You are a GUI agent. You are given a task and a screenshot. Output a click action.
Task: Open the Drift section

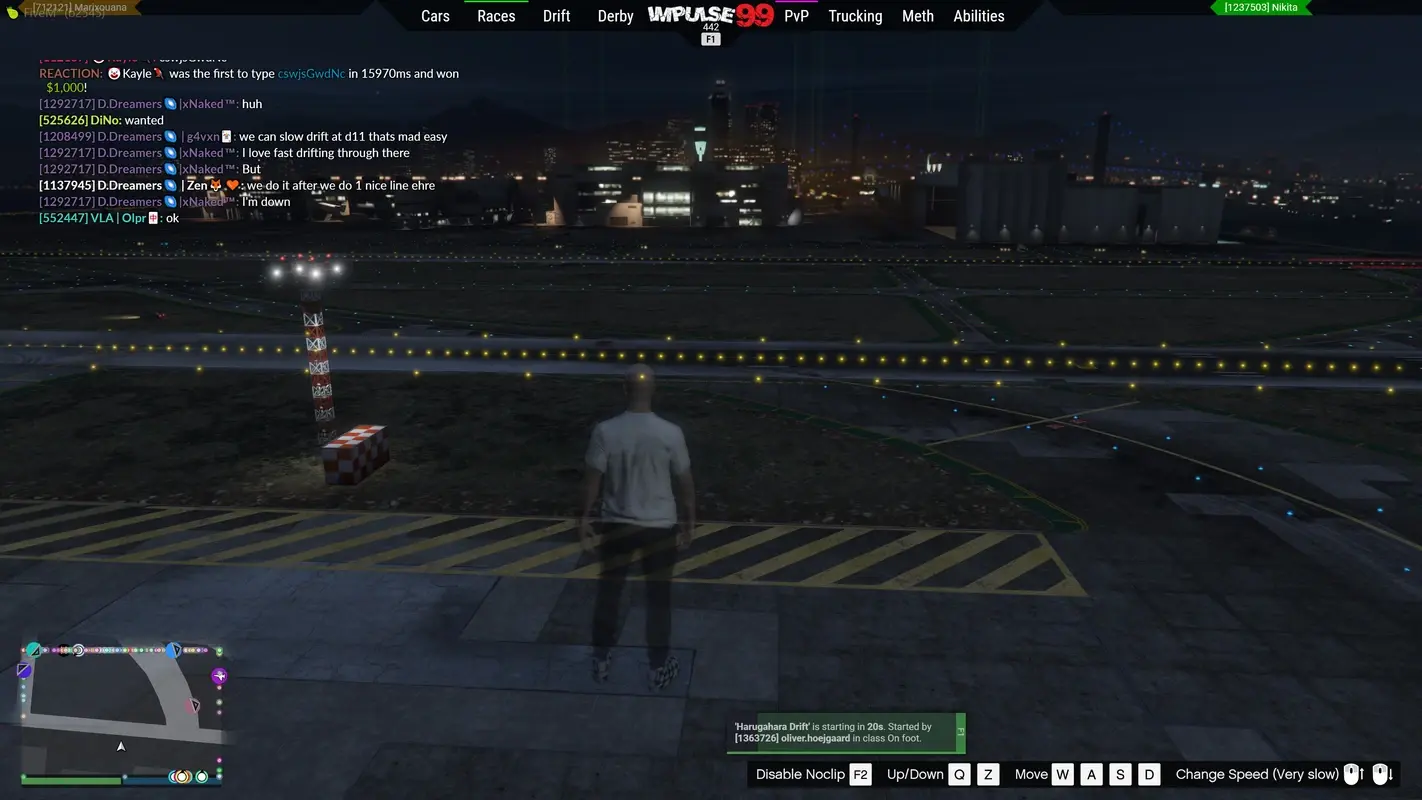[556, 16]
